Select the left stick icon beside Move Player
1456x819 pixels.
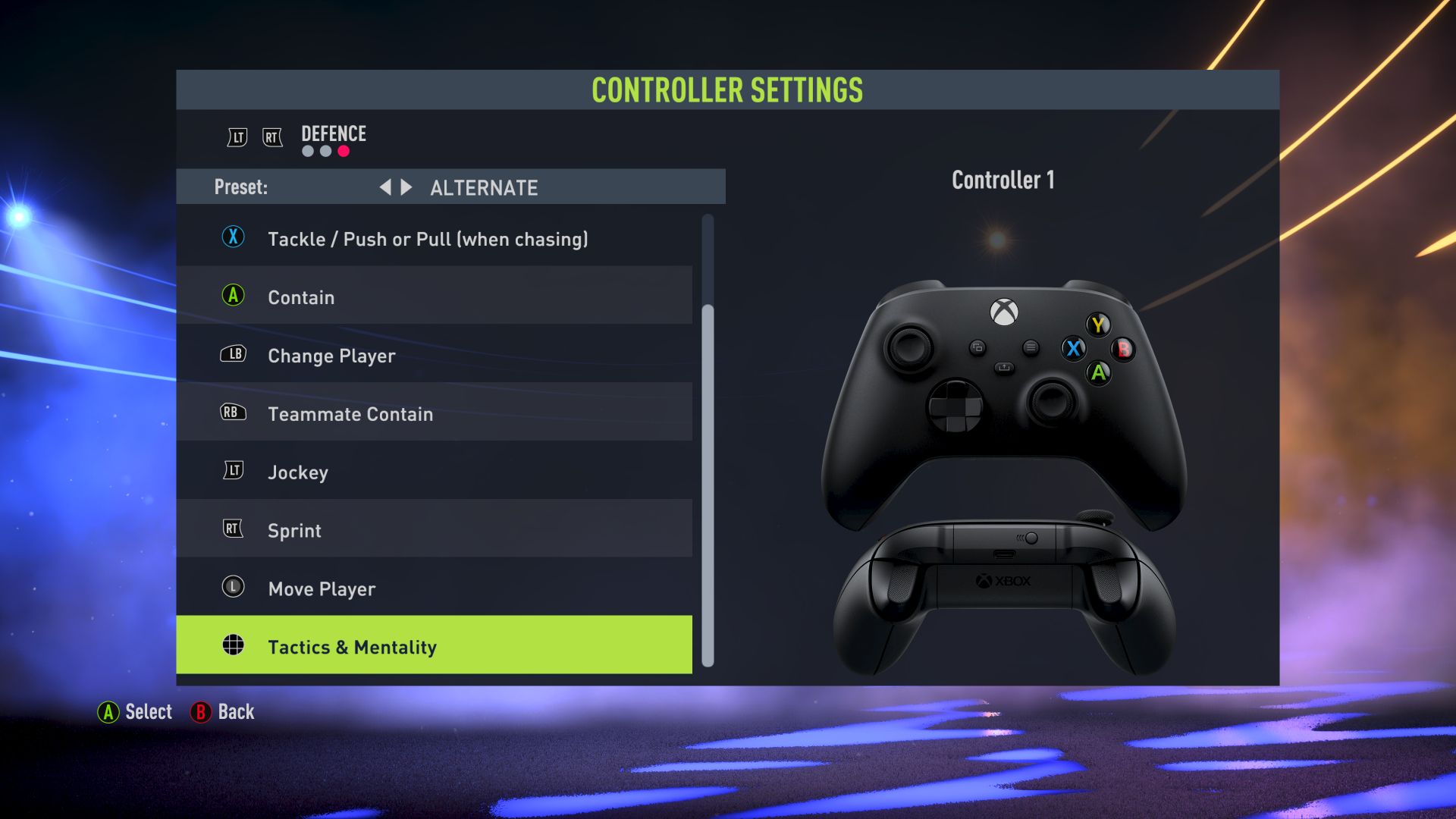pos(234,588)
